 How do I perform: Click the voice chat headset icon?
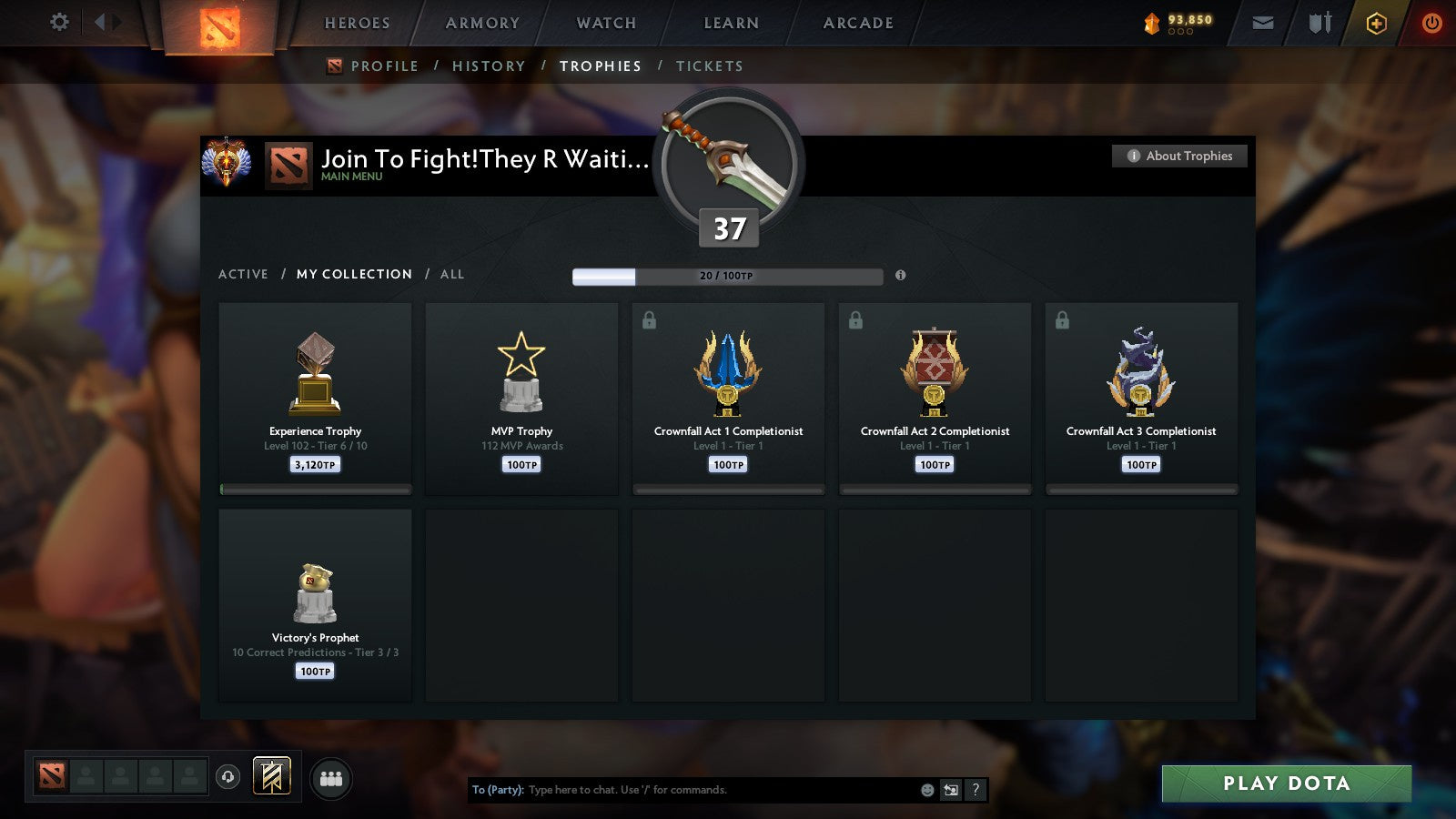pos(227,775)
